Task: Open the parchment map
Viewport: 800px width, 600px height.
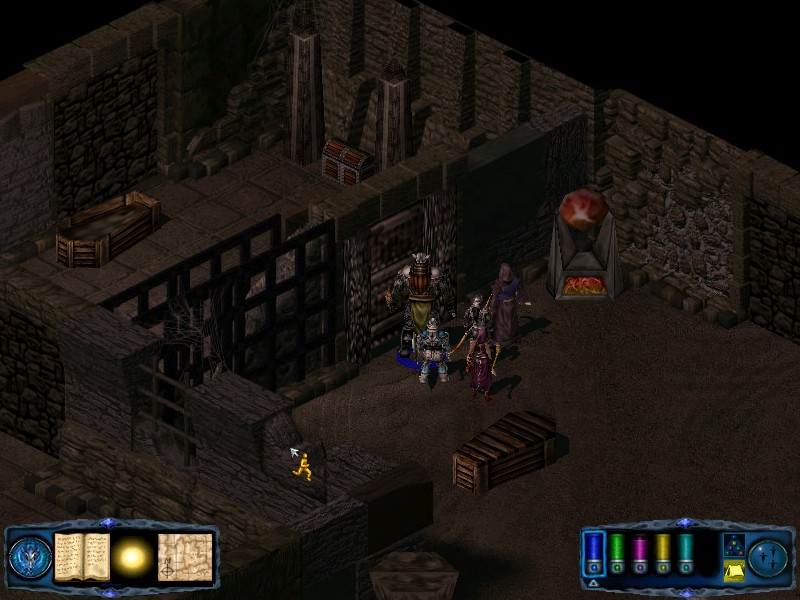Action: (186, 557)
